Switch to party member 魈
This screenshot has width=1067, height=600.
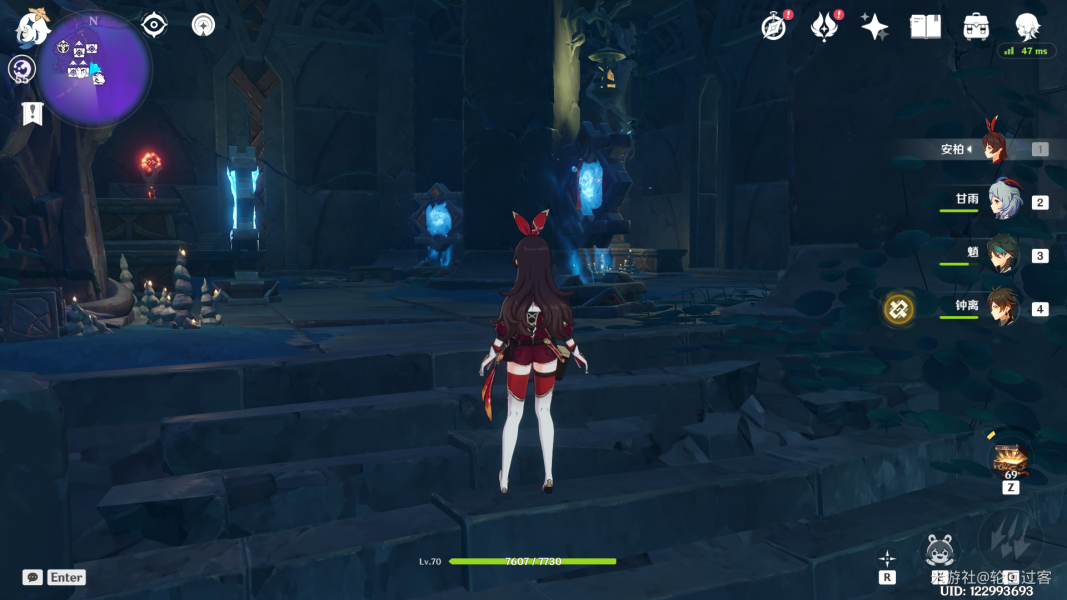pyautogui.click(x=1003, y=254)
